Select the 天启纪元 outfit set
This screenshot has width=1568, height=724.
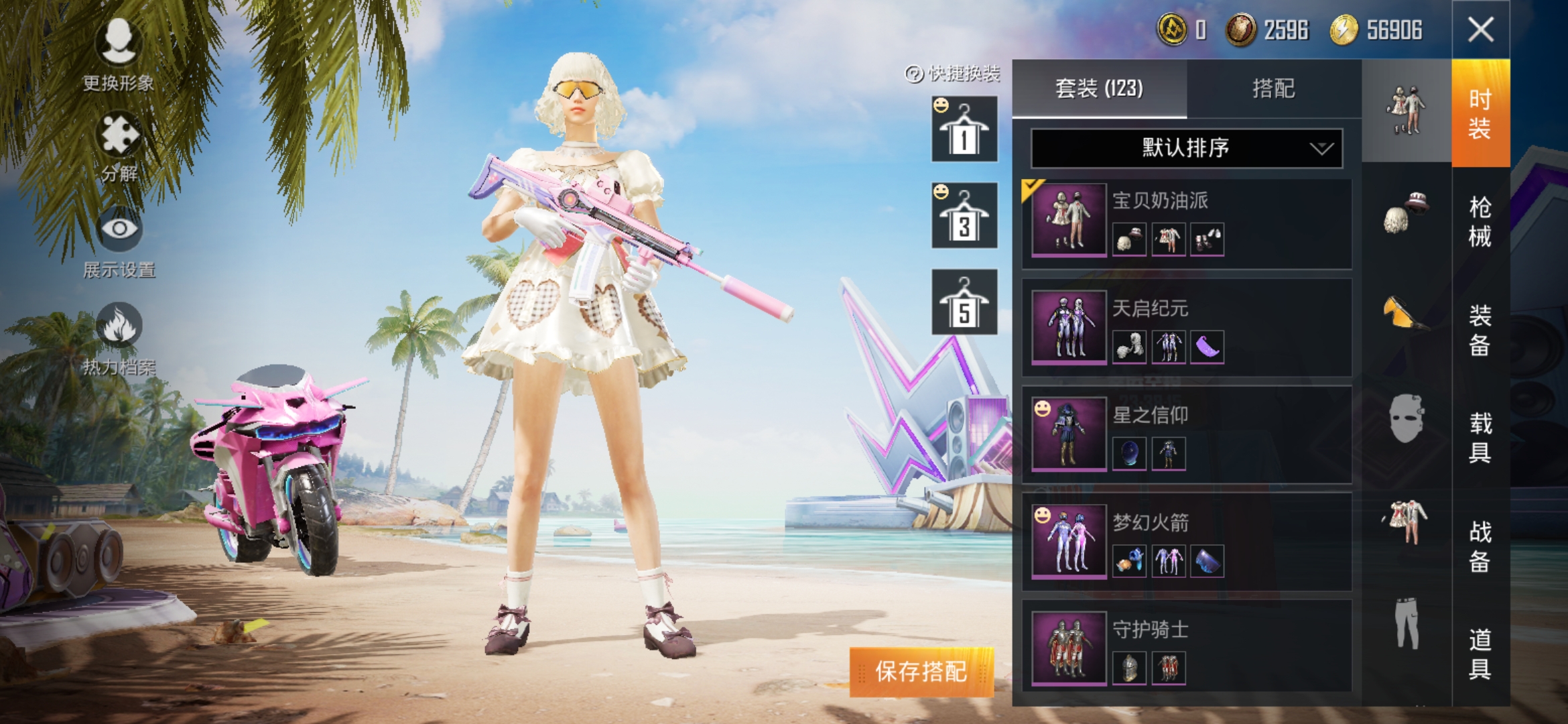pos(1186,328)
